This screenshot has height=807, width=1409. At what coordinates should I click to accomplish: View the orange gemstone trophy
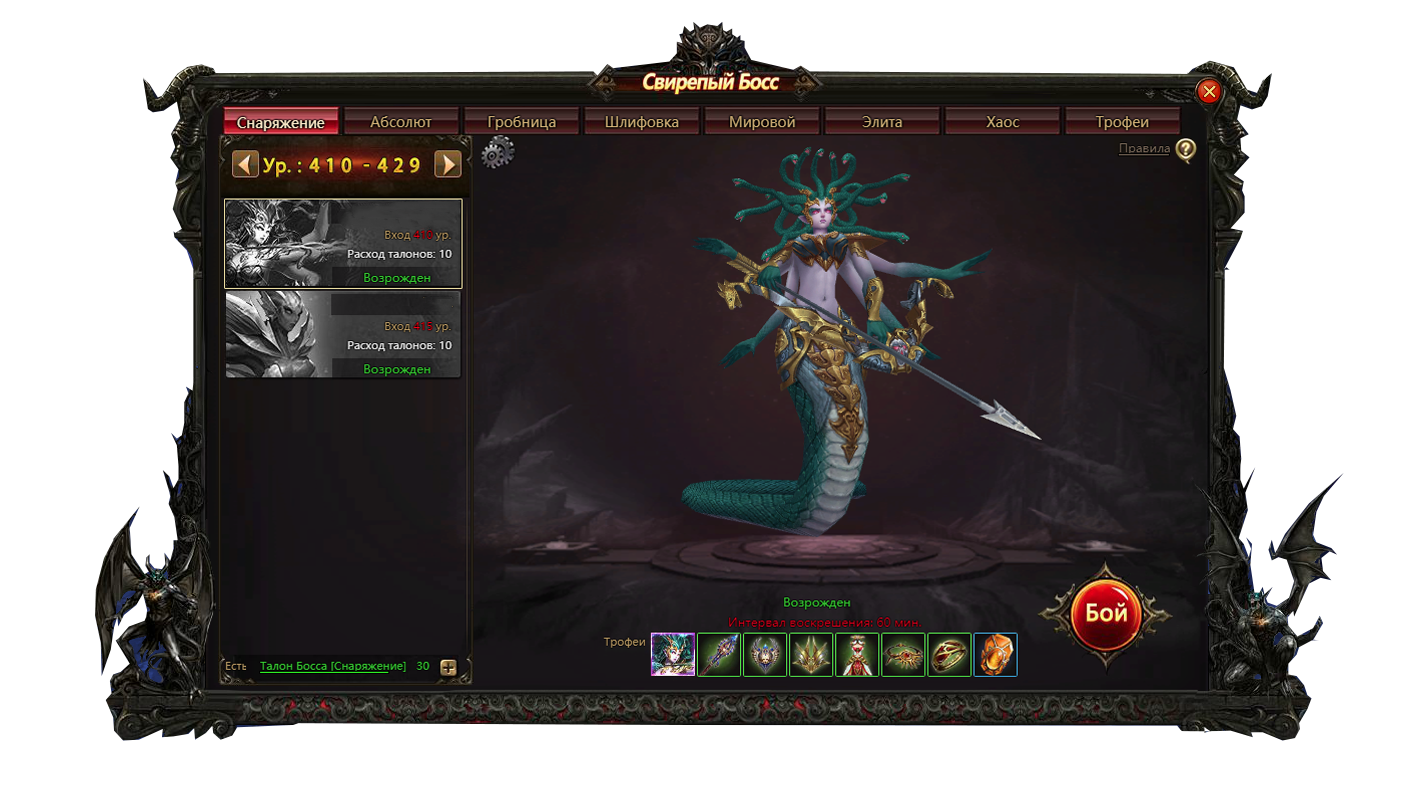tap(995, 655)
